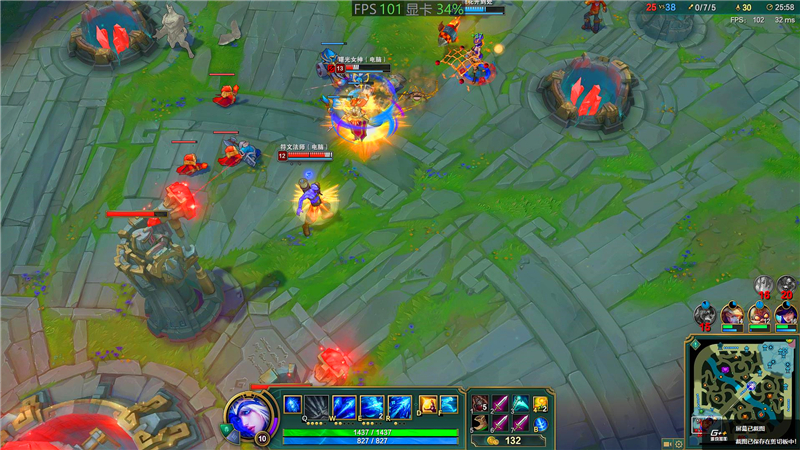The width and height of the screenshot is (800, 450).
Task: Trigger the F summoner spell
Action: pyautogui.click(x=448, y=404)
